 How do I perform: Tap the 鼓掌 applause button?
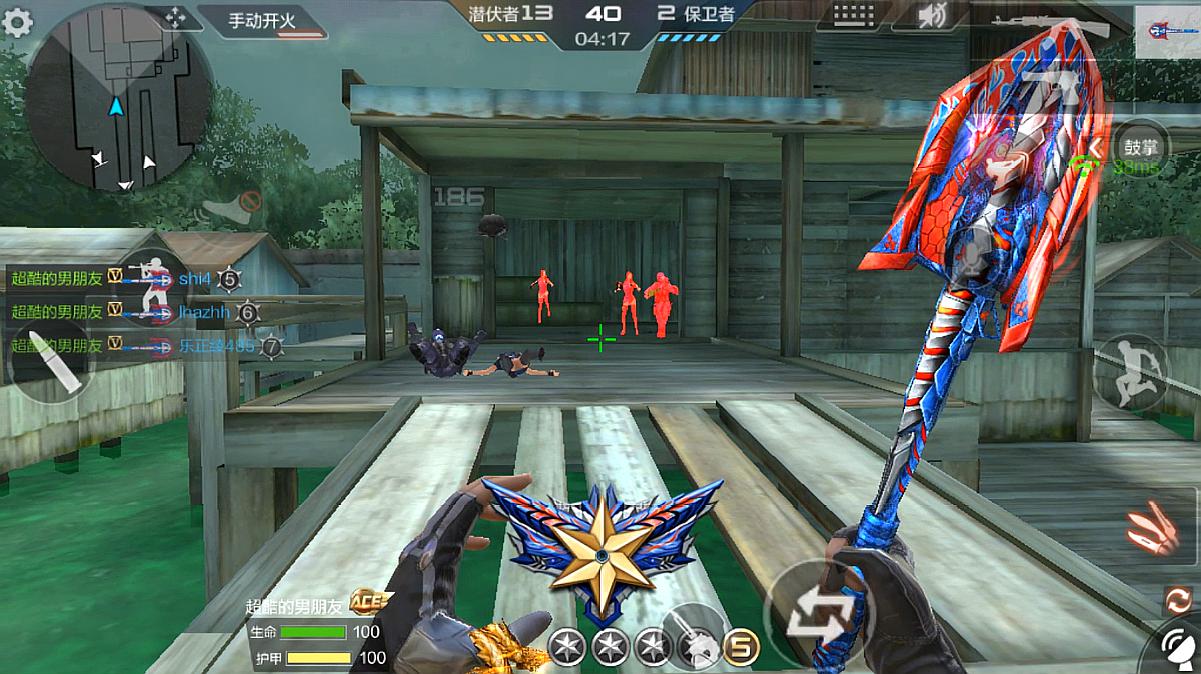tap(1140, 141)
